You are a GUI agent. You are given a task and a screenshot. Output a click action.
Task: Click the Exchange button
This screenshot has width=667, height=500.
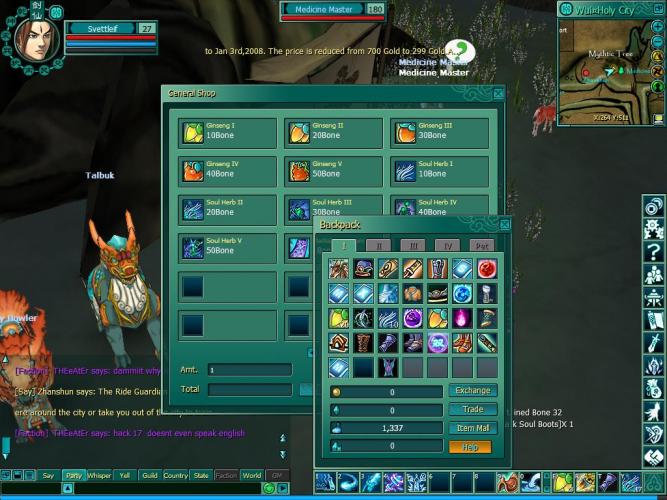[473, 391]
